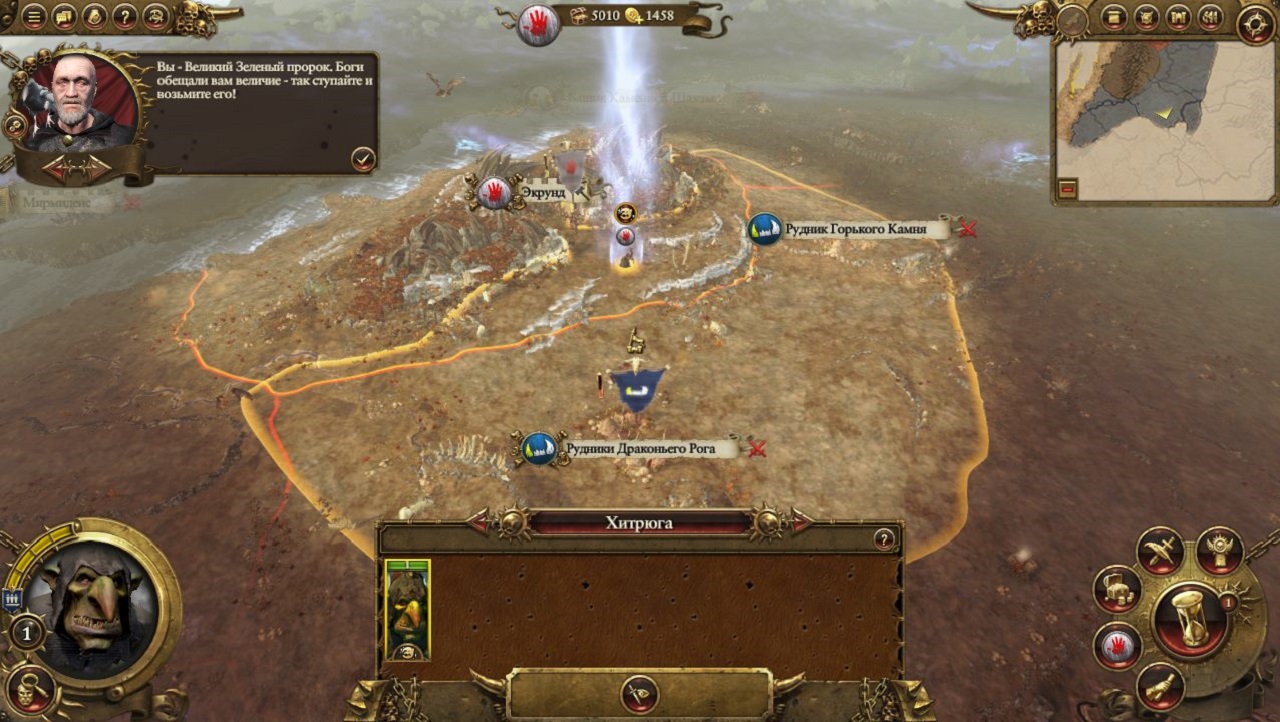Select the Рудник Горького Камня settlement label
Screen dimensions: 1280x722
tap(853, 230)
